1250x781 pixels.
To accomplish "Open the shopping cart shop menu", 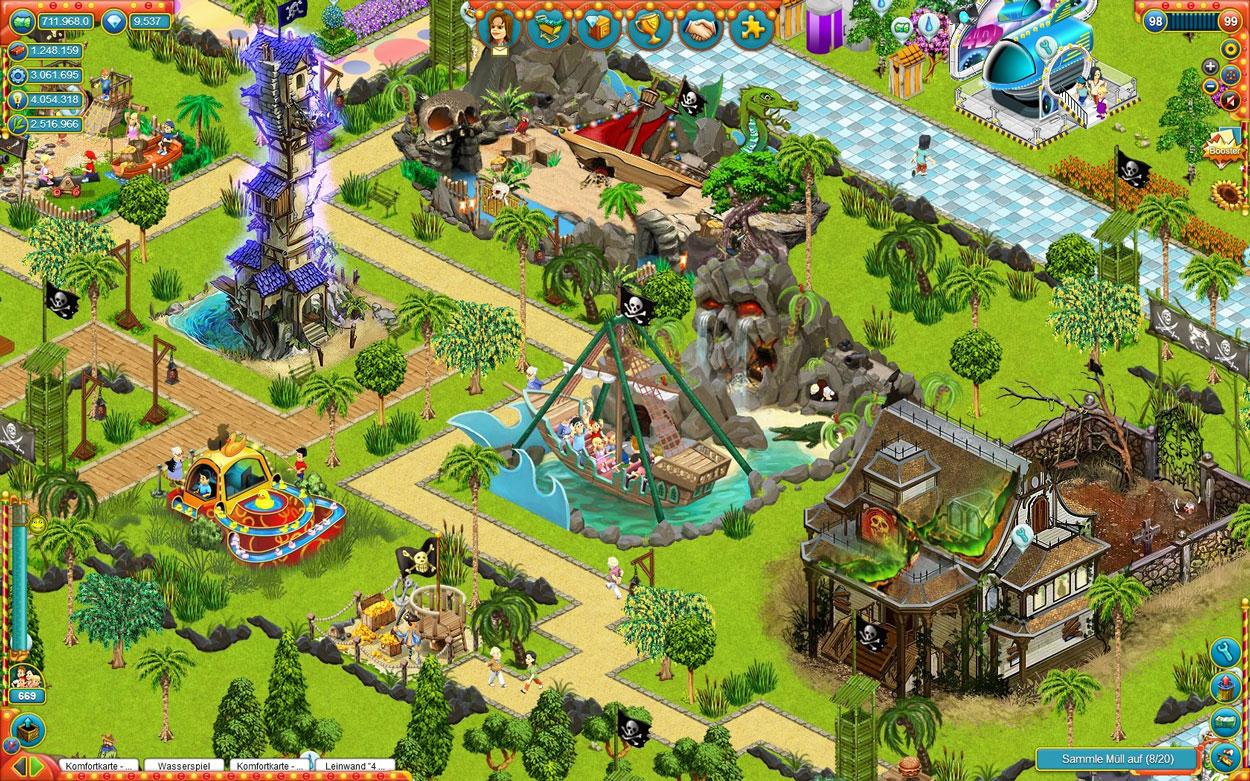I will click(x=549, y=28).
